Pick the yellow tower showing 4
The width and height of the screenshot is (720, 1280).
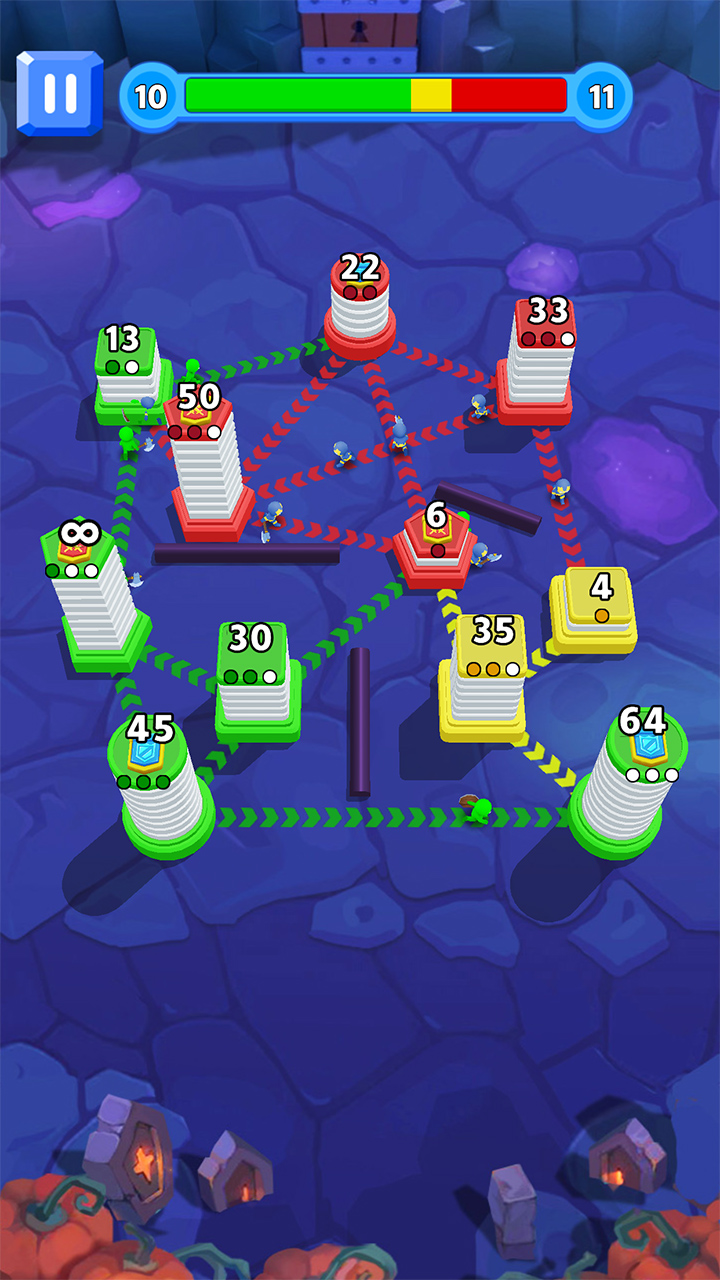[x=596, y=608]
